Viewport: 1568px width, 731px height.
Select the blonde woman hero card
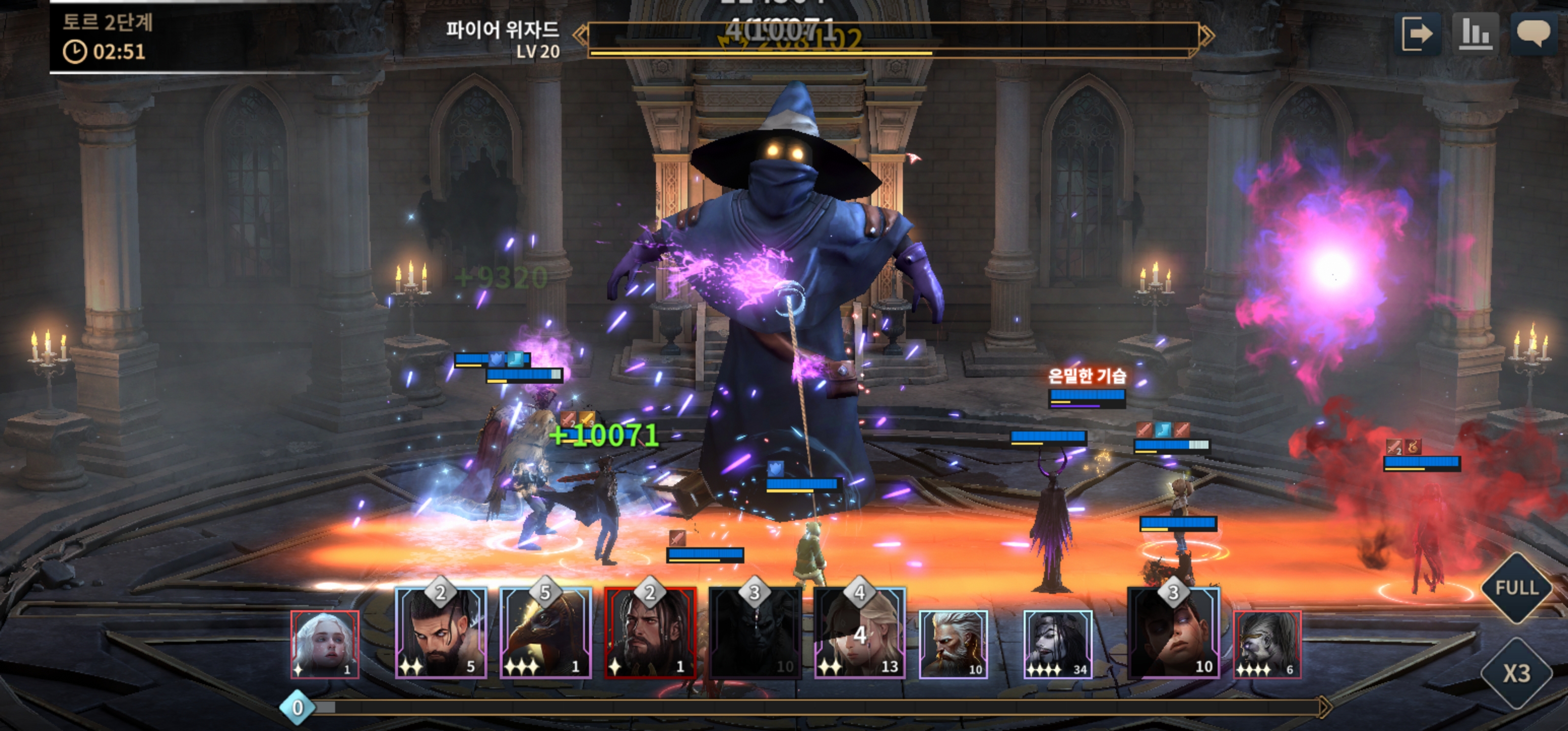[860, 633]
